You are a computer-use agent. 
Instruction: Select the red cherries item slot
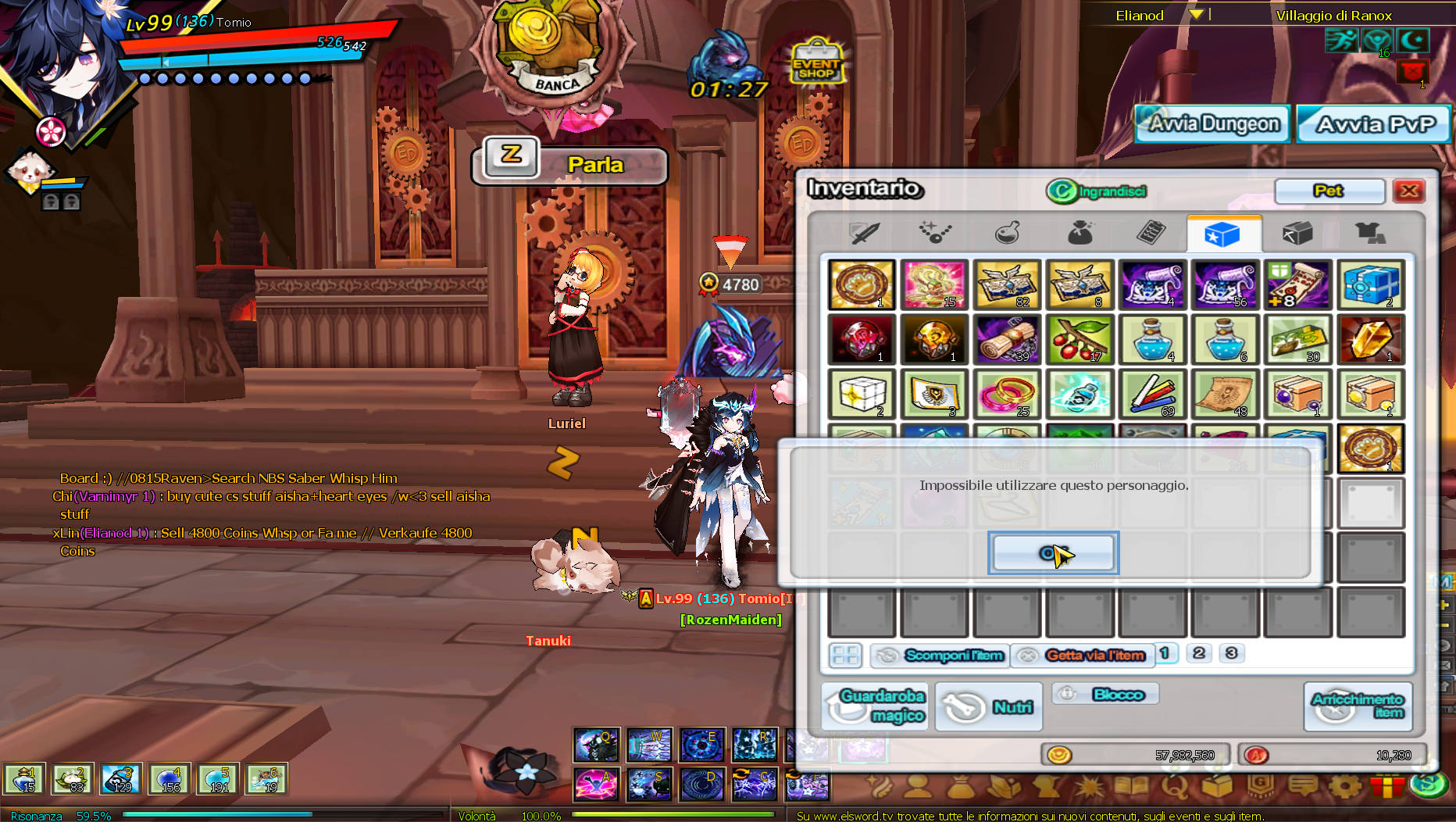(1079, 340)
